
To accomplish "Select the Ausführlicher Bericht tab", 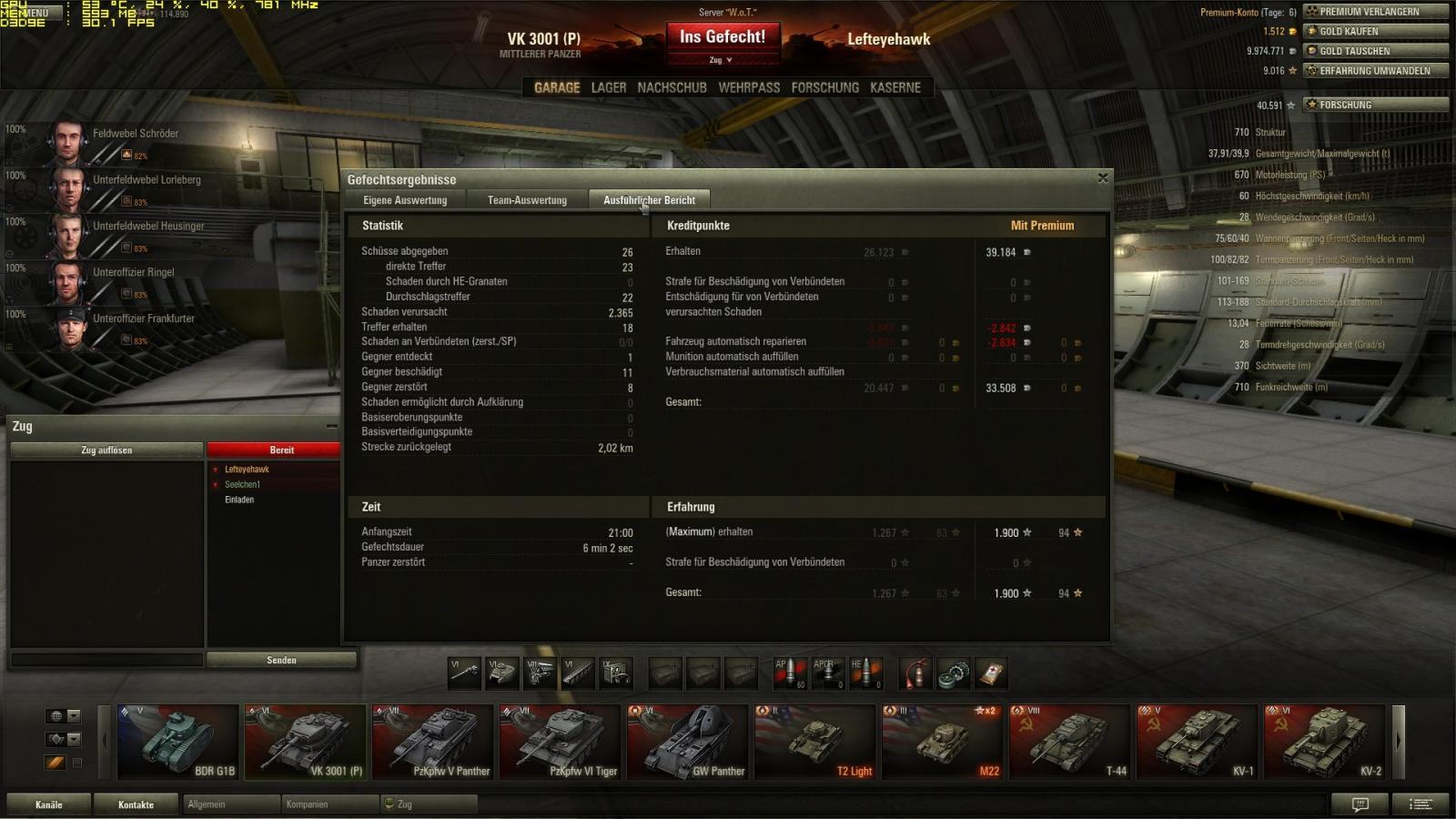I will [x=649, y=200].
